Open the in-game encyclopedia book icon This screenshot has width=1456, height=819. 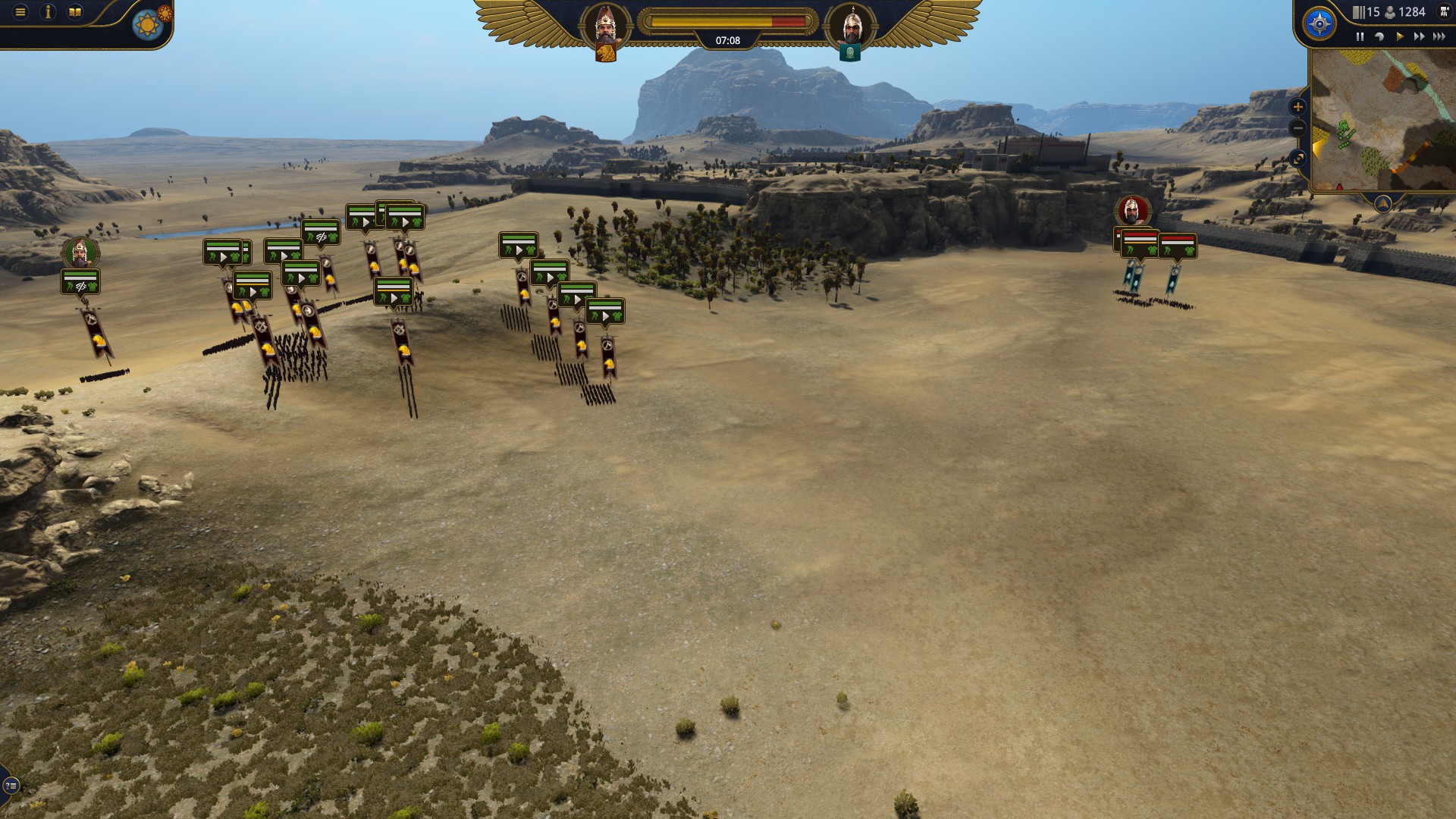click(75, 11)
